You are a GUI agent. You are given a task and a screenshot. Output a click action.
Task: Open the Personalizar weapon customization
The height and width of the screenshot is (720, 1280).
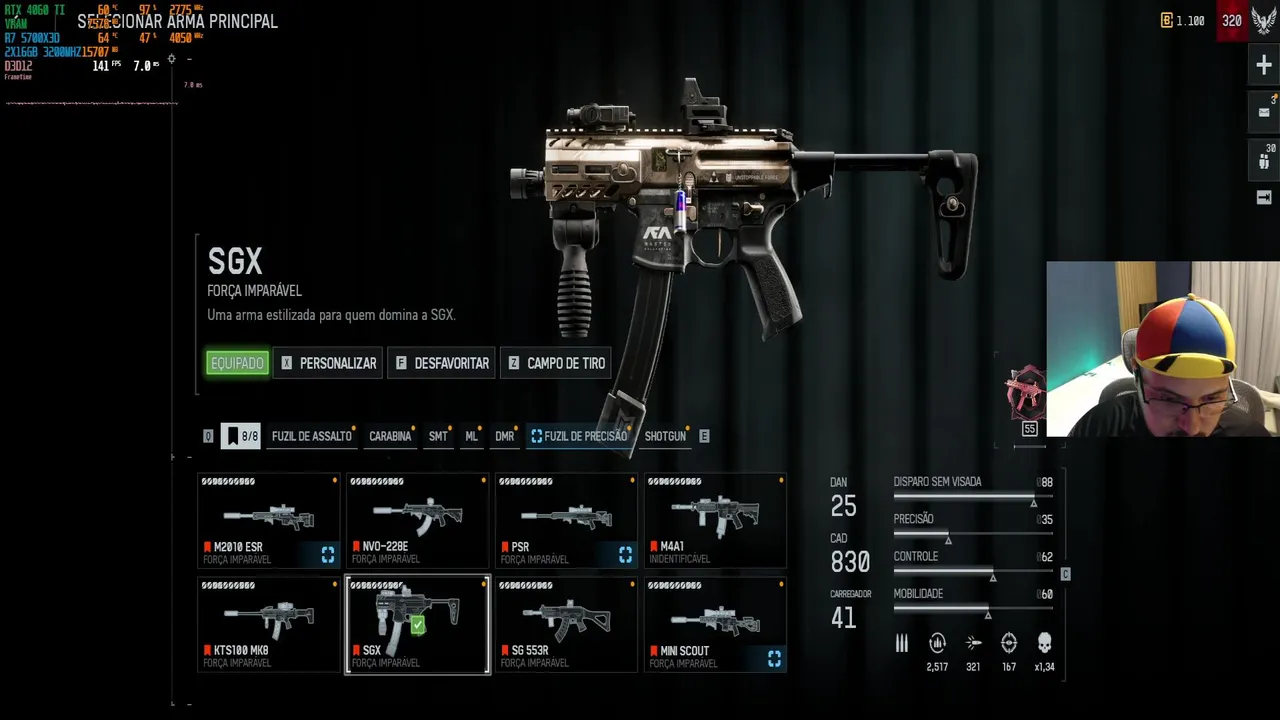328,363
